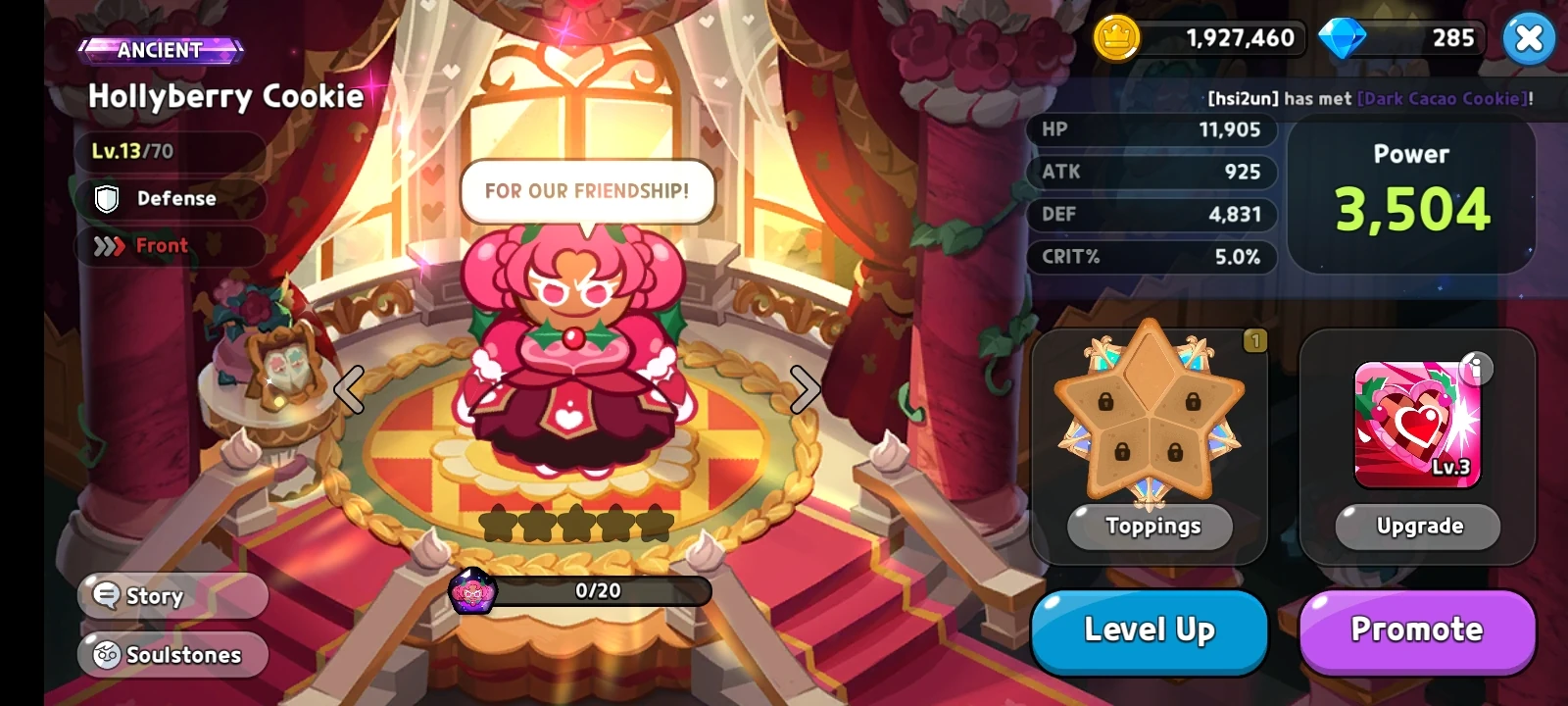
Task: Toggle the Ancient rarity badge
Action: point(162,49)
